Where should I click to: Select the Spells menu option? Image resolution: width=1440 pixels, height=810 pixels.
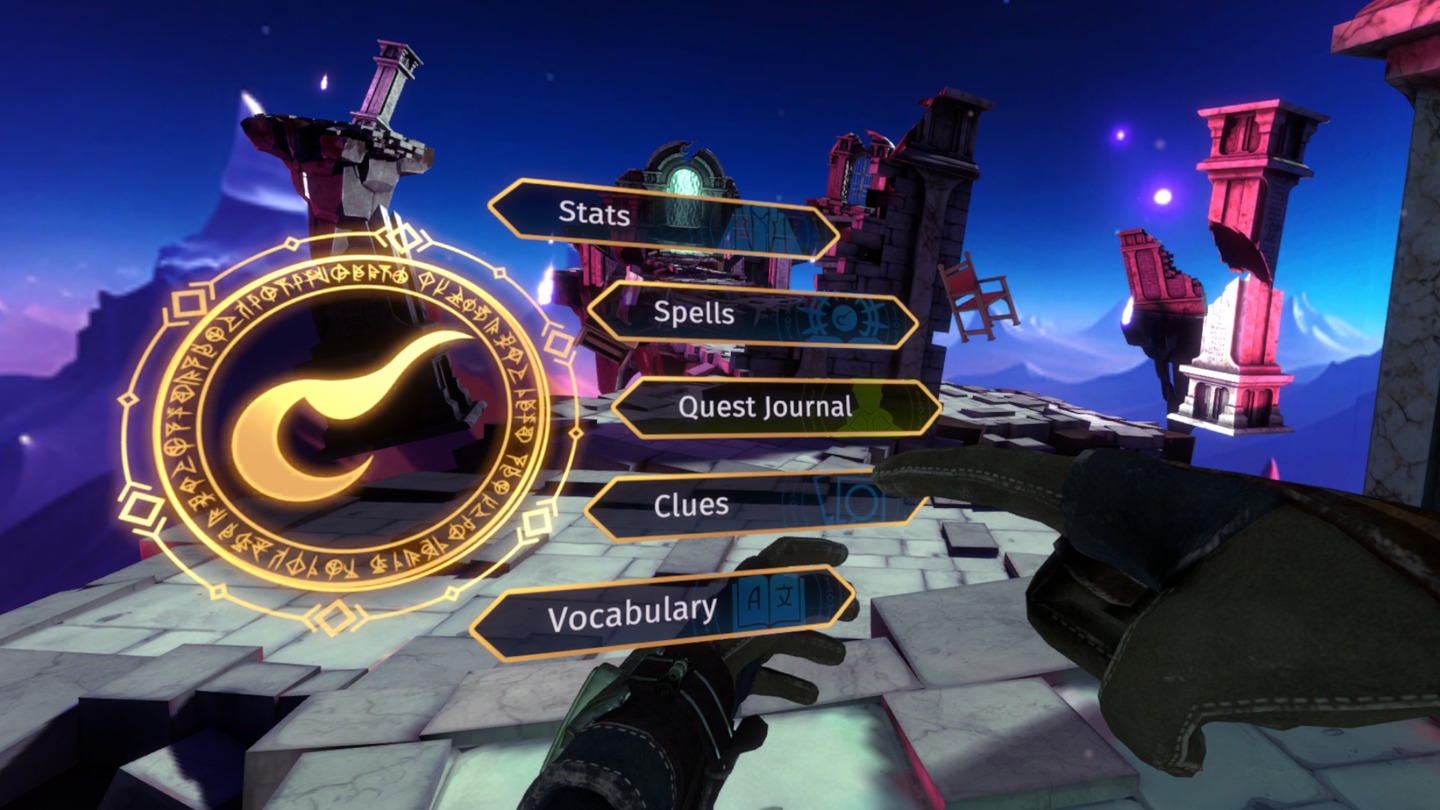tap(752, 315)
